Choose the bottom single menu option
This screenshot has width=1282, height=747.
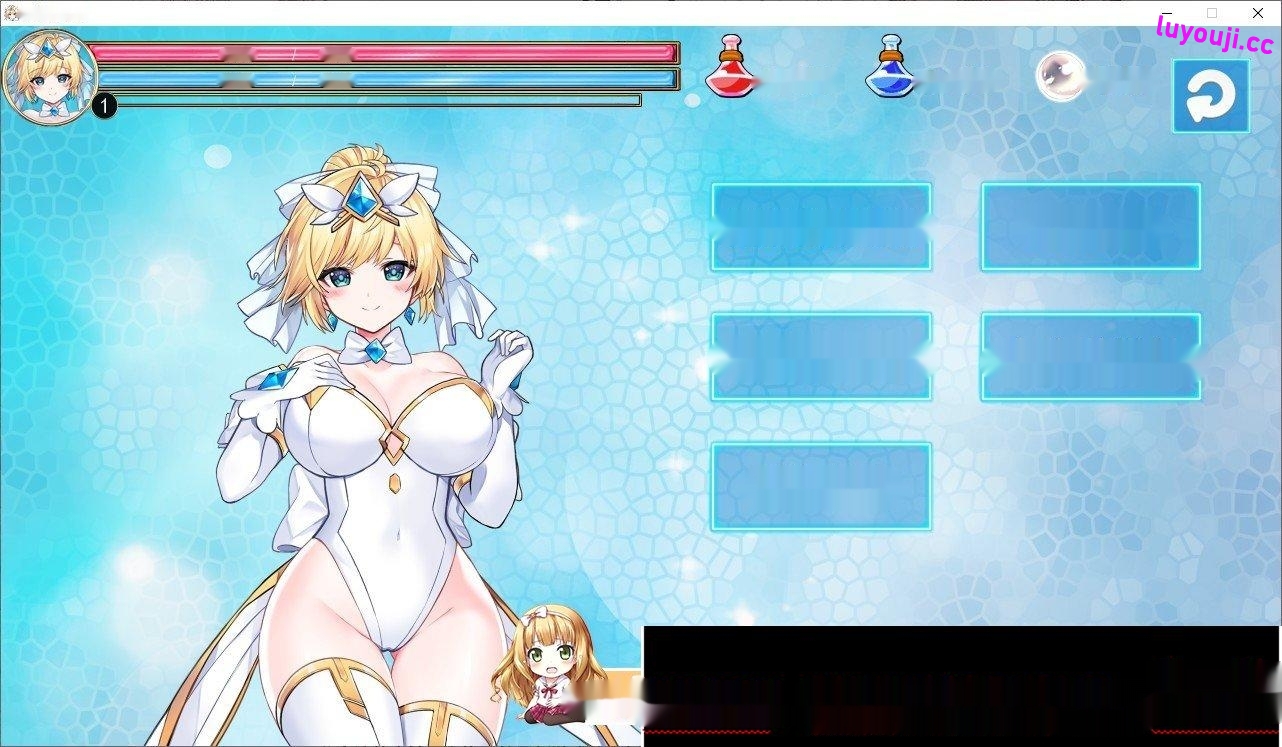click(x=820, y=484)
